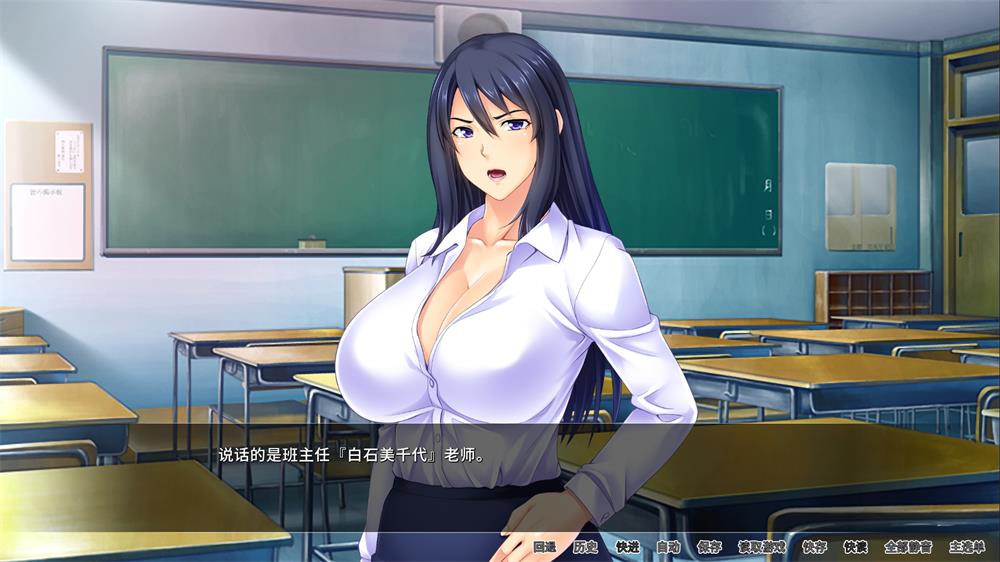Click 快存 (quick save)
This screenshot has width=1000, height=562.
click(814, 547)
